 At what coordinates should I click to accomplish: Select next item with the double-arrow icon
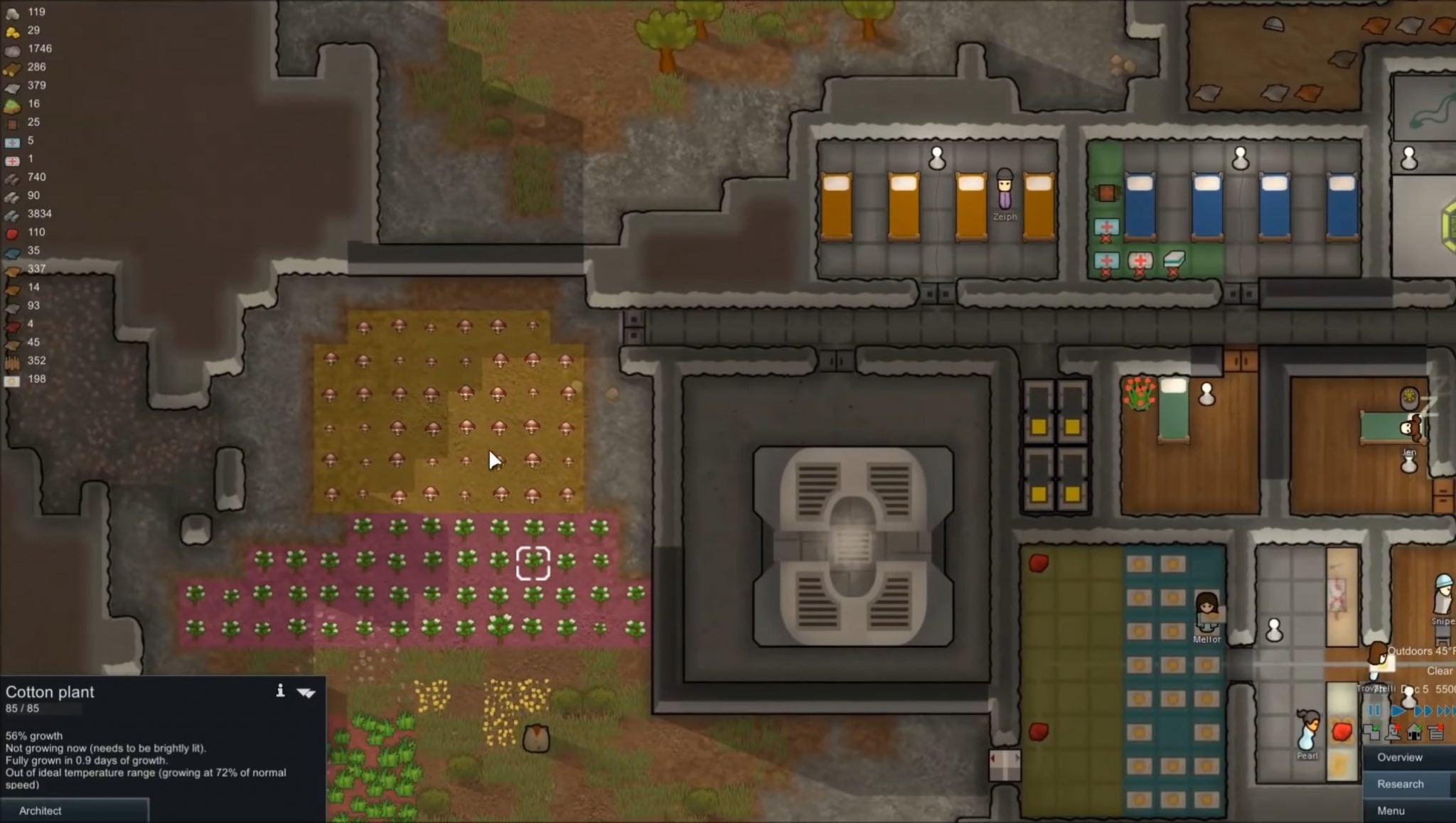coord(306,693)
